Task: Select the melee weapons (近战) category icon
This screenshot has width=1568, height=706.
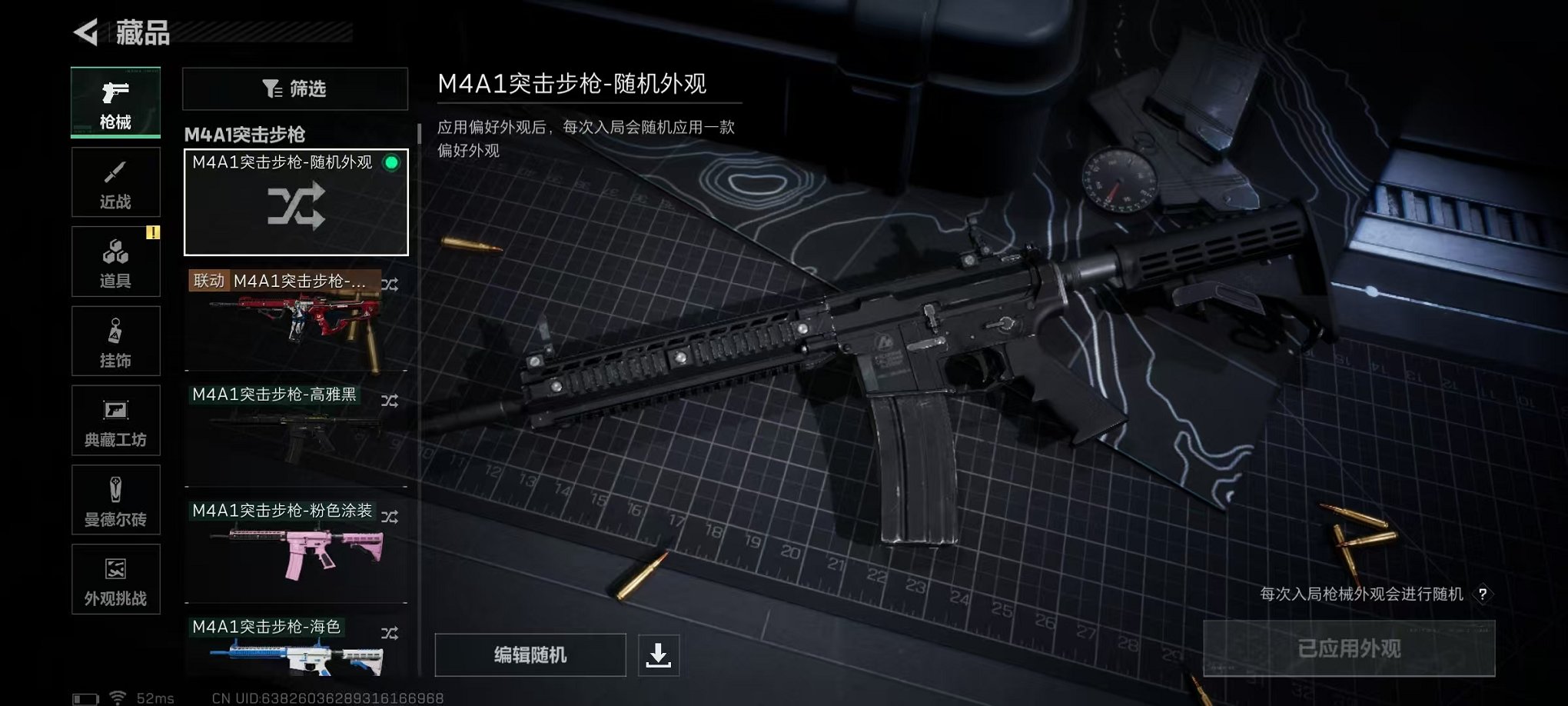Action: 115,183
